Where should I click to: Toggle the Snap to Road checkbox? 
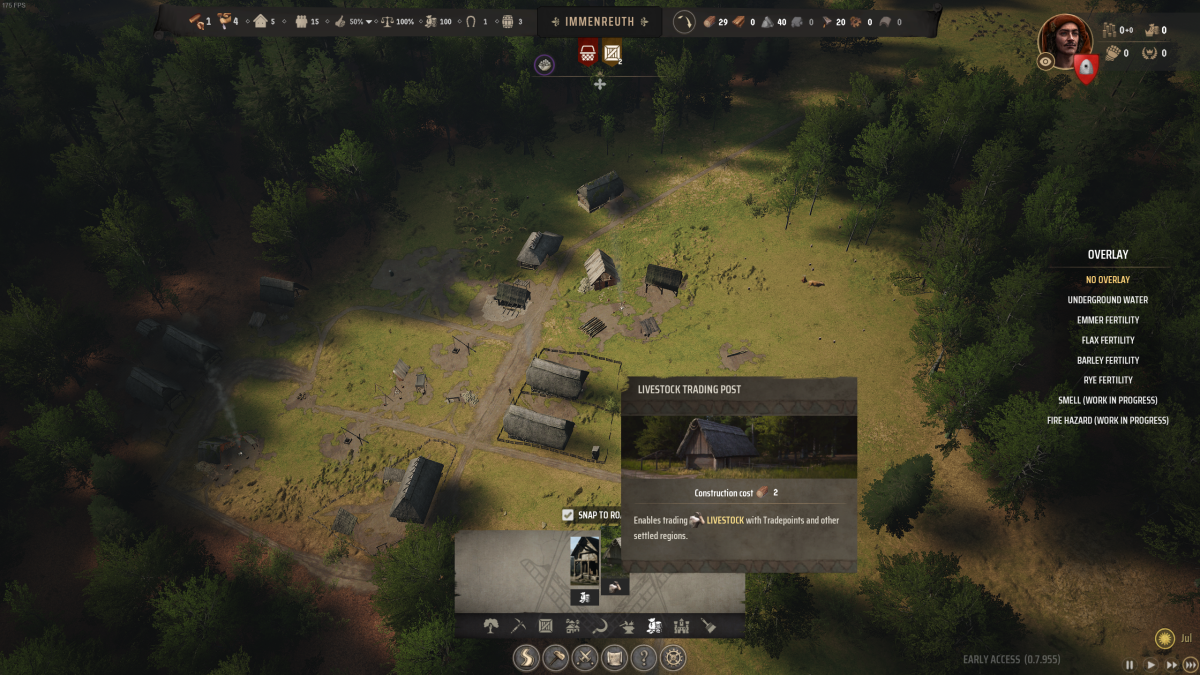click(568, 515)
